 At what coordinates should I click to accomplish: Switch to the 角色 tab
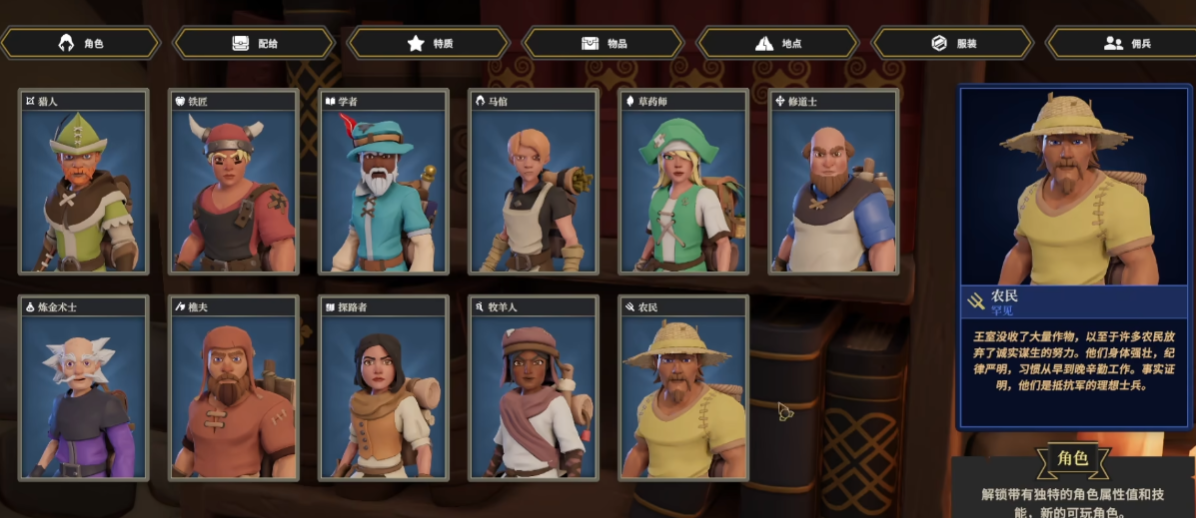[81, 43]
